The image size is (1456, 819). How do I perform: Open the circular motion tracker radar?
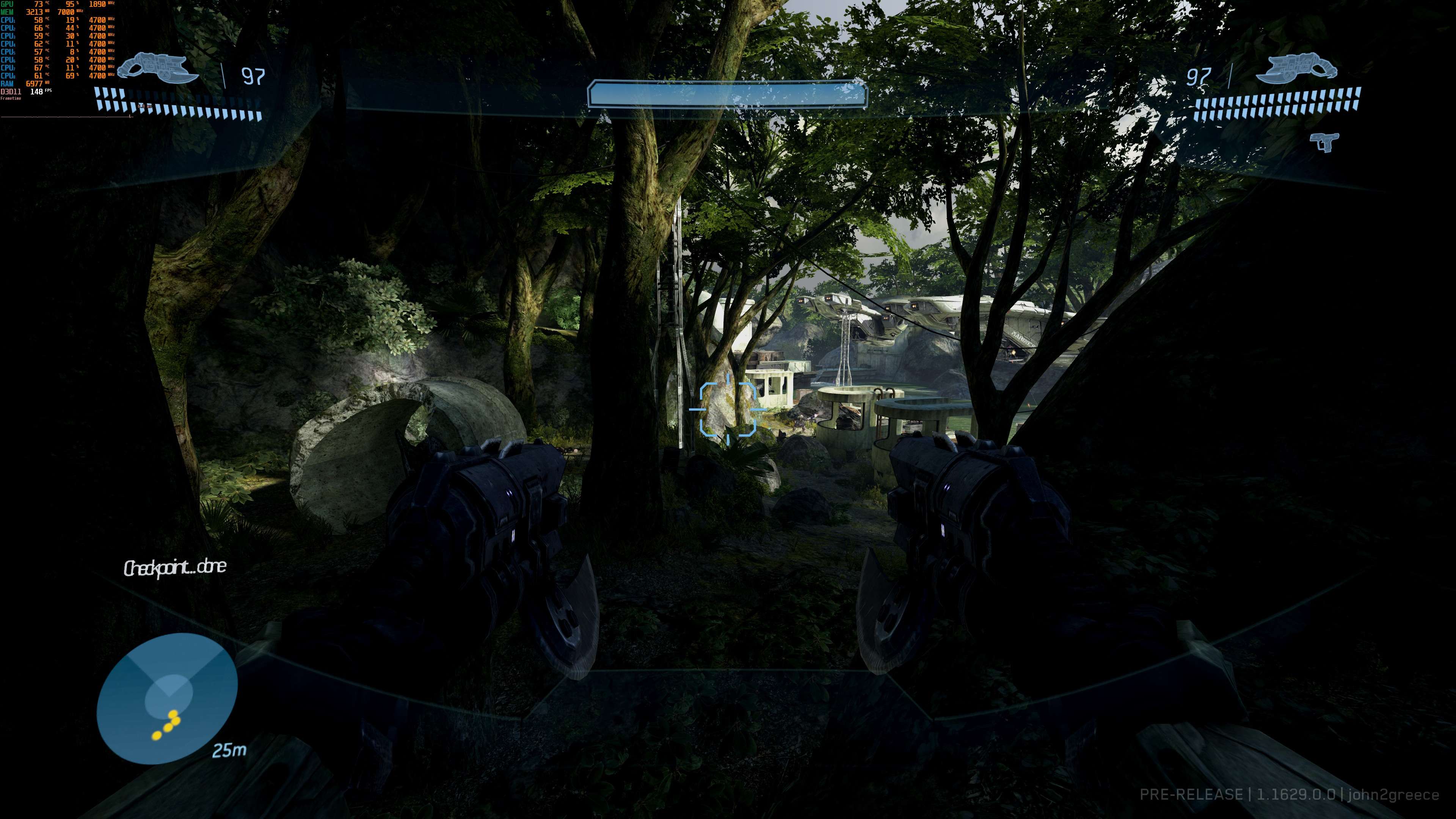(x=167, y=698)
